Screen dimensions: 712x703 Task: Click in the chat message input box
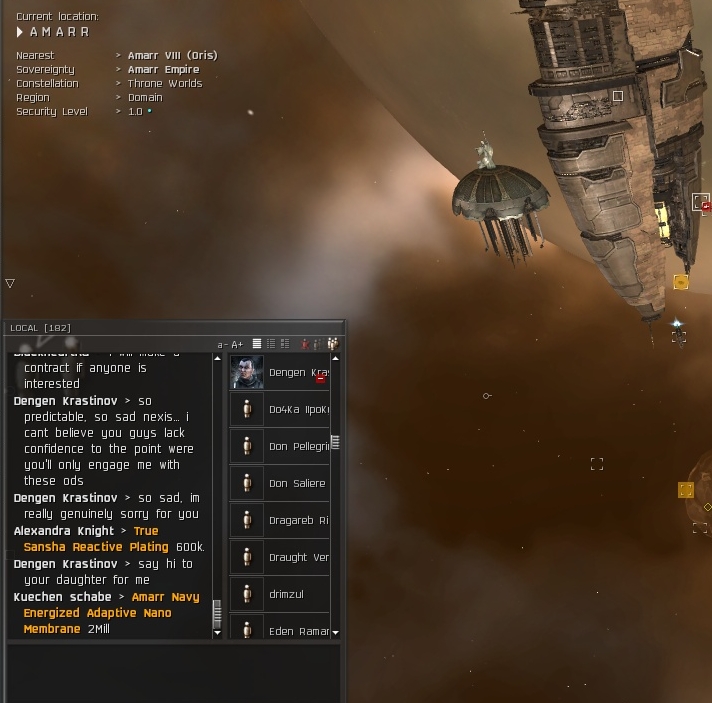pyautogui.click(x=175, y=670)
